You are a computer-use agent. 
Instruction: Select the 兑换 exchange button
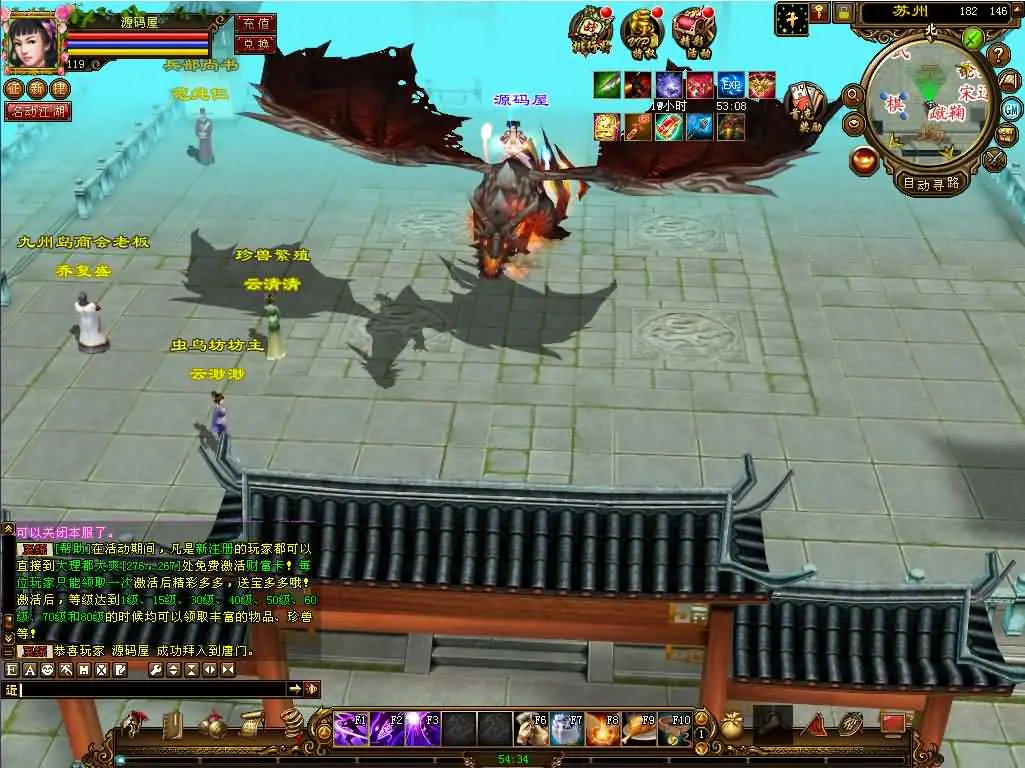(x=254, y=45)
